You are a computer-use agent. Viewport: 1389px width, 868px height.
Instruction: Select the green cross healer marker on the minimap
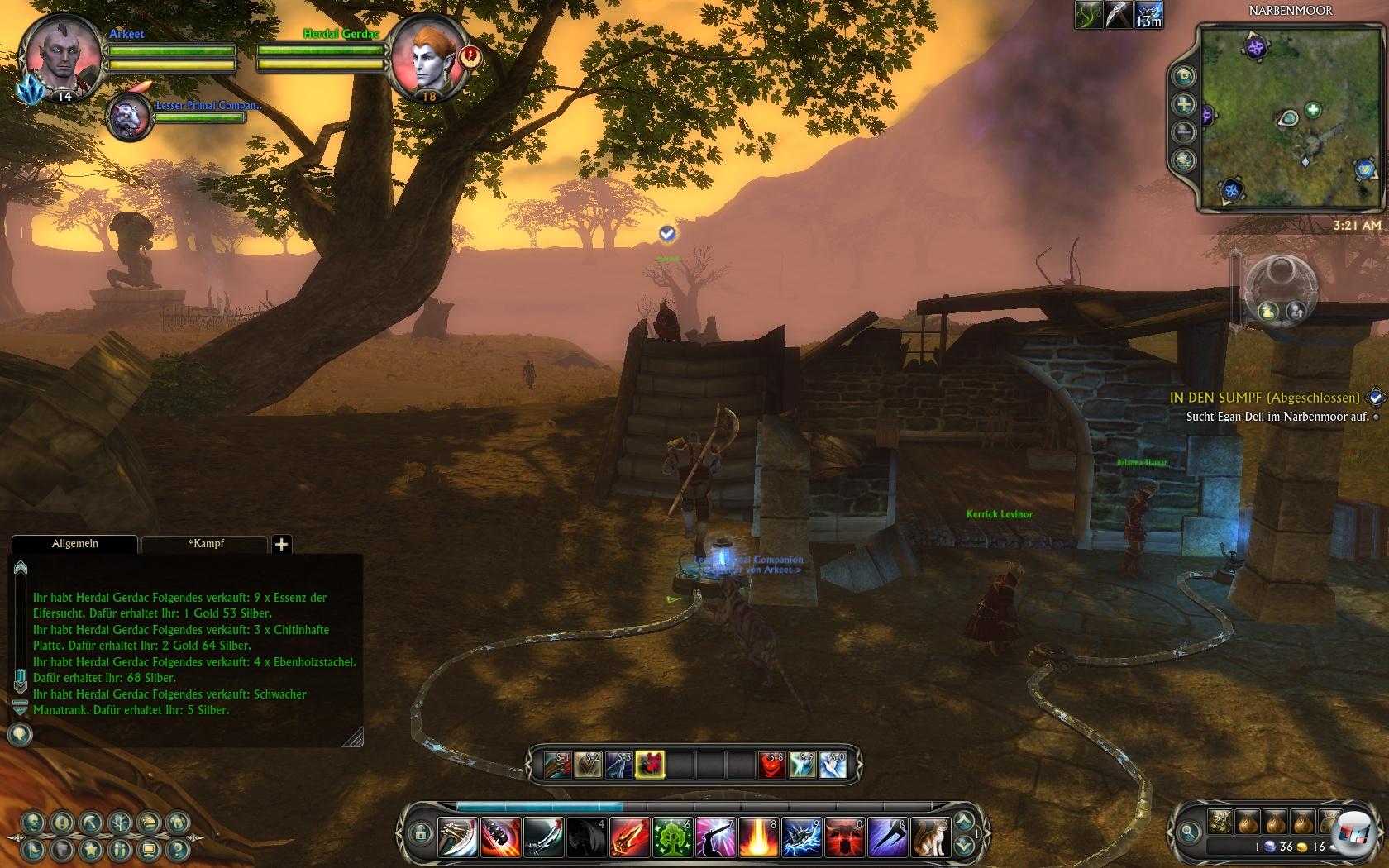tap(1313, 109)
